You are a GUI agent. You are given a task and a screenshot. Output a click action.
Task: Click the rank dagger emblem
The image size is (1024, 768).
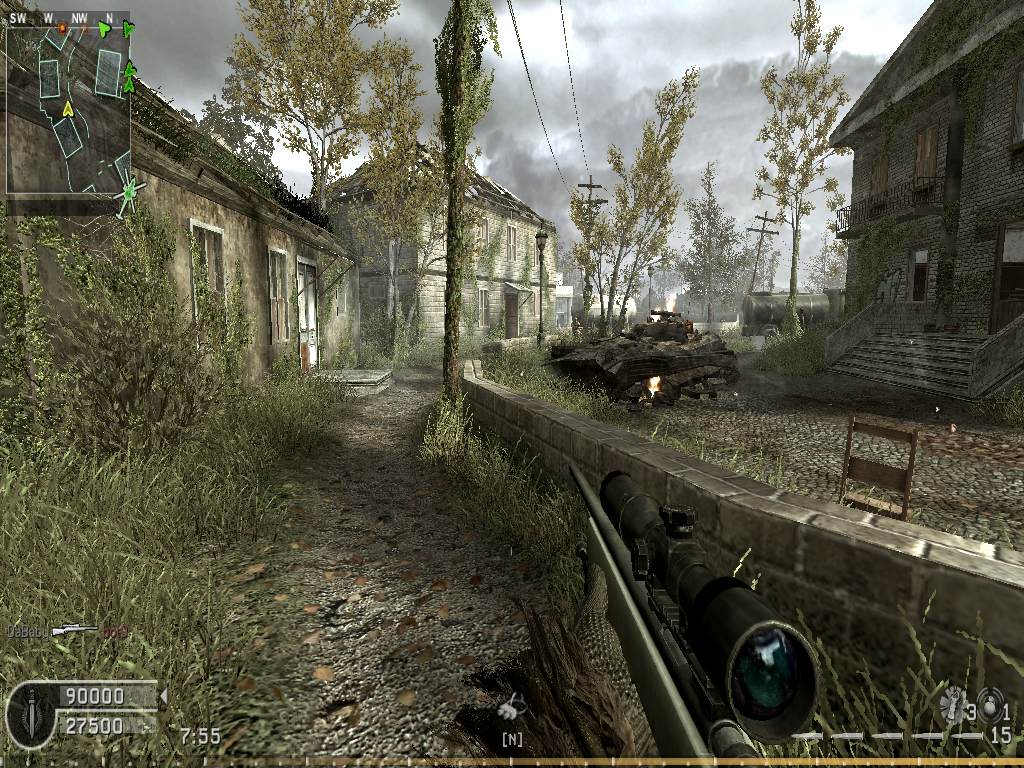tap(30, 712)
